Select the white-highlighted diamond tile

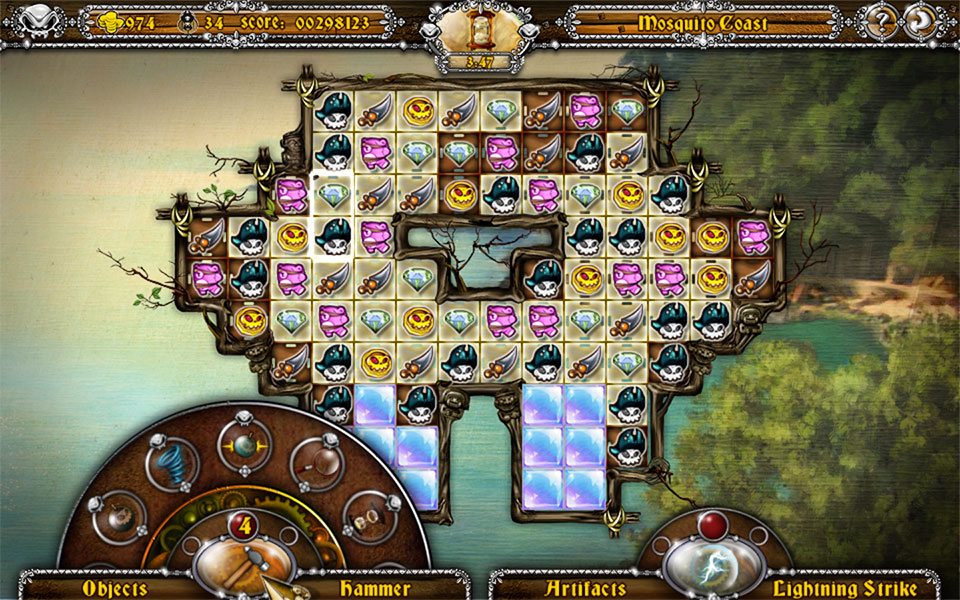pyautogui.click(x=331, y=194)
